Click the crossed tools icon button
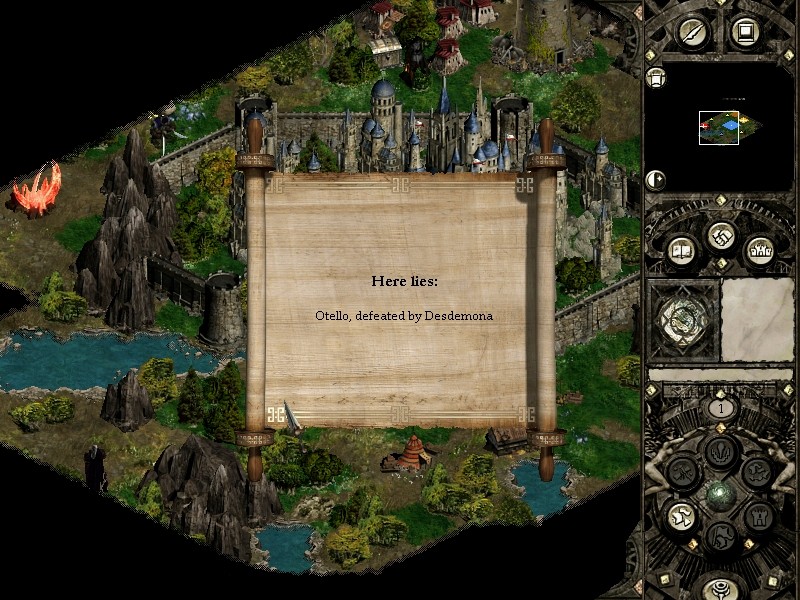This screenshot has height=600, width=800. (683, 470)
